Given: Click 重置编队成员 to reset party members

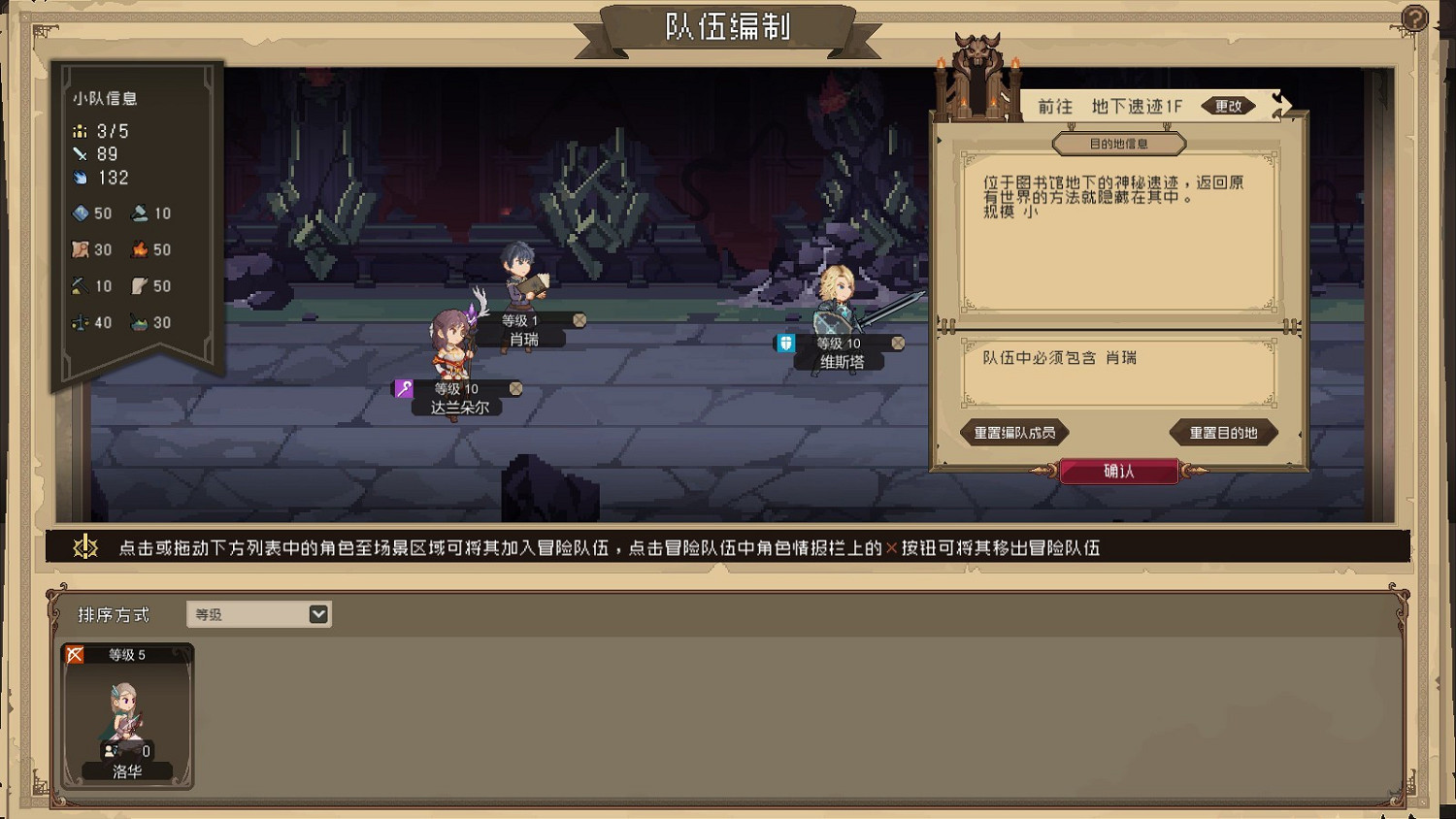Looking at the screenshot, I should (x=1013, y=433).
